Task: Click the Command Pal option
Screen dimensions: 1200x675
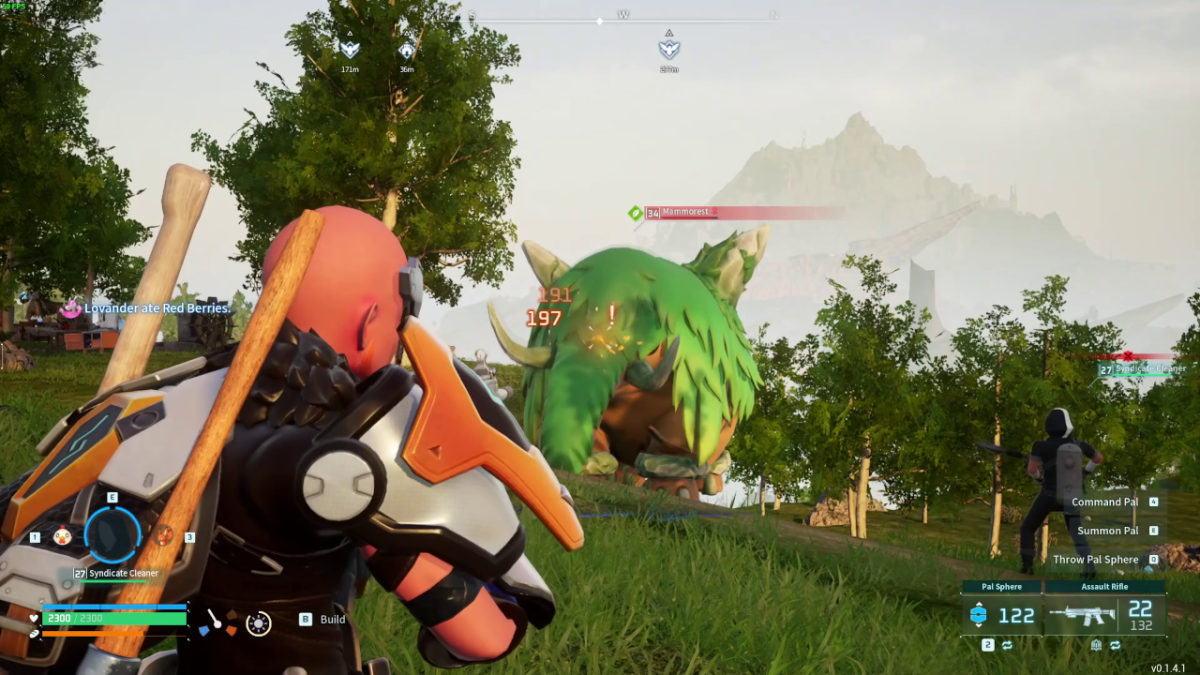Action: (x=1105, y=502)
